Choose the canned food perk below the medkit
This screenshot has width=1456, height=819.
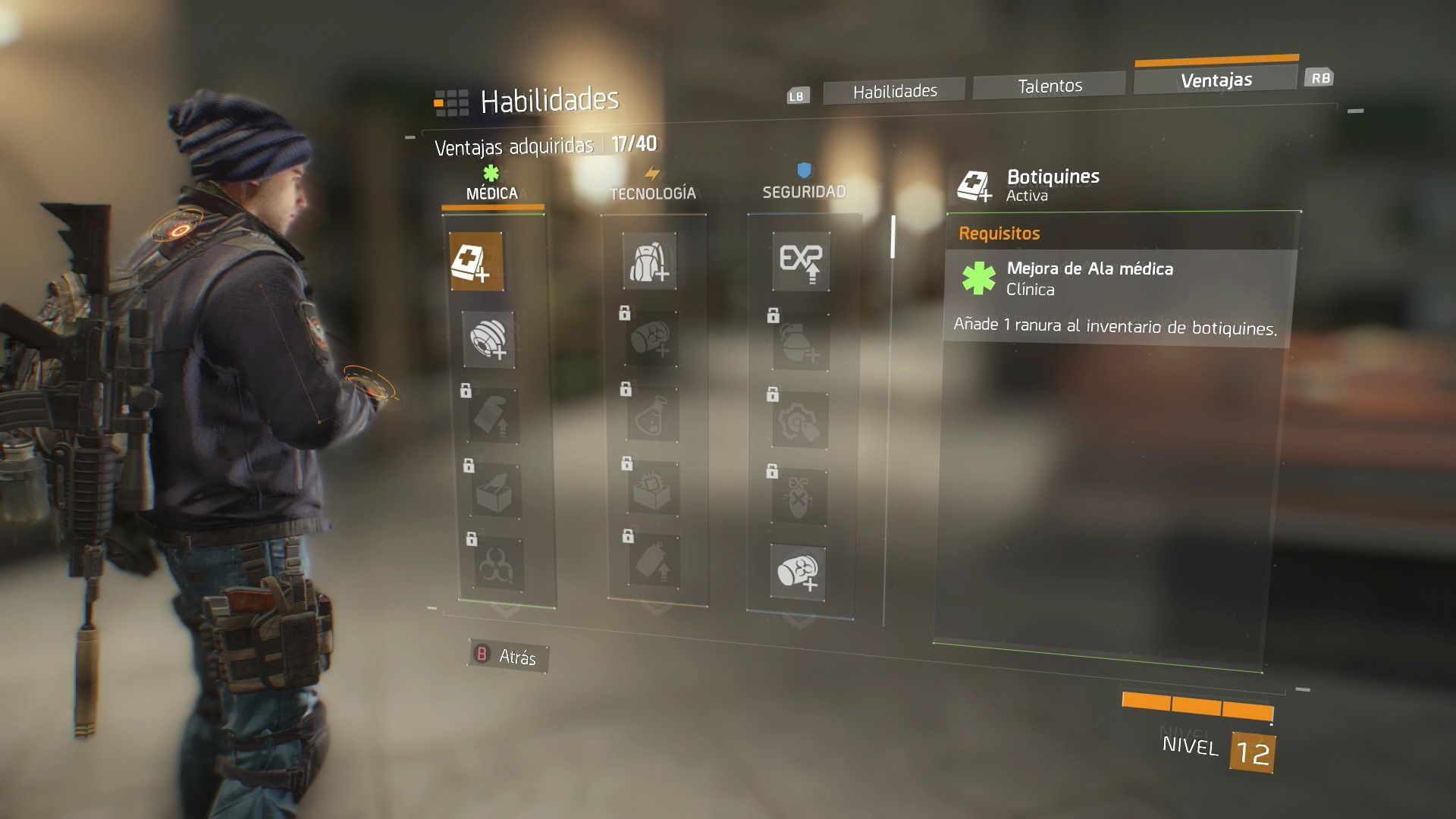[x=488, y=340]
